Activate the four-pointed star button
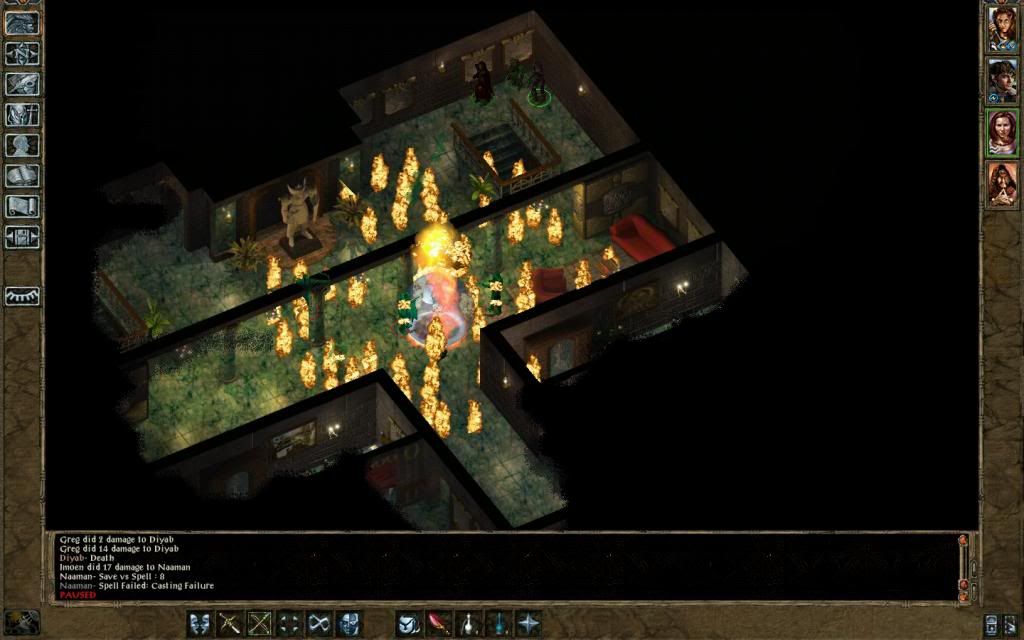This screenshot has width=1024, height=640. [527, 622]
